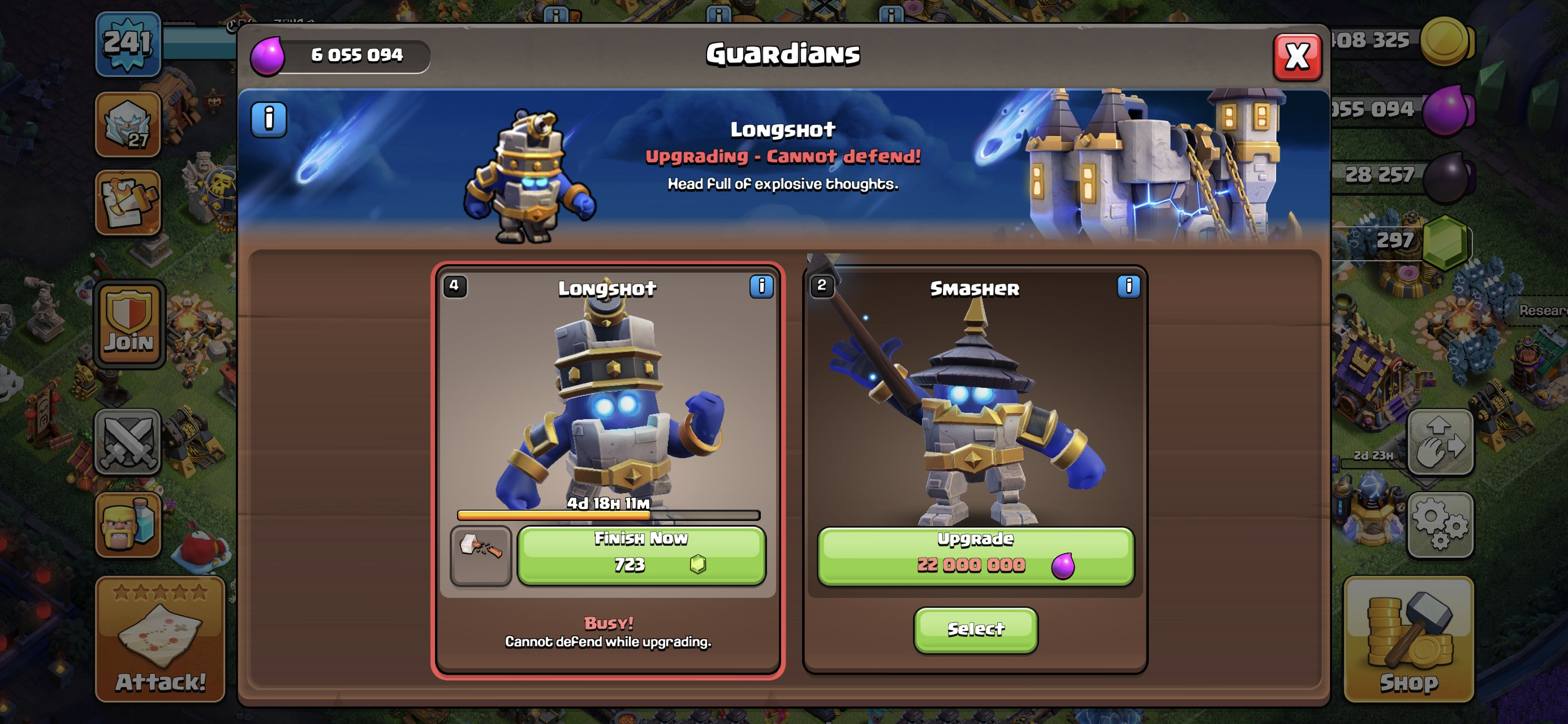Open Smasher card info

[1128, 286]
